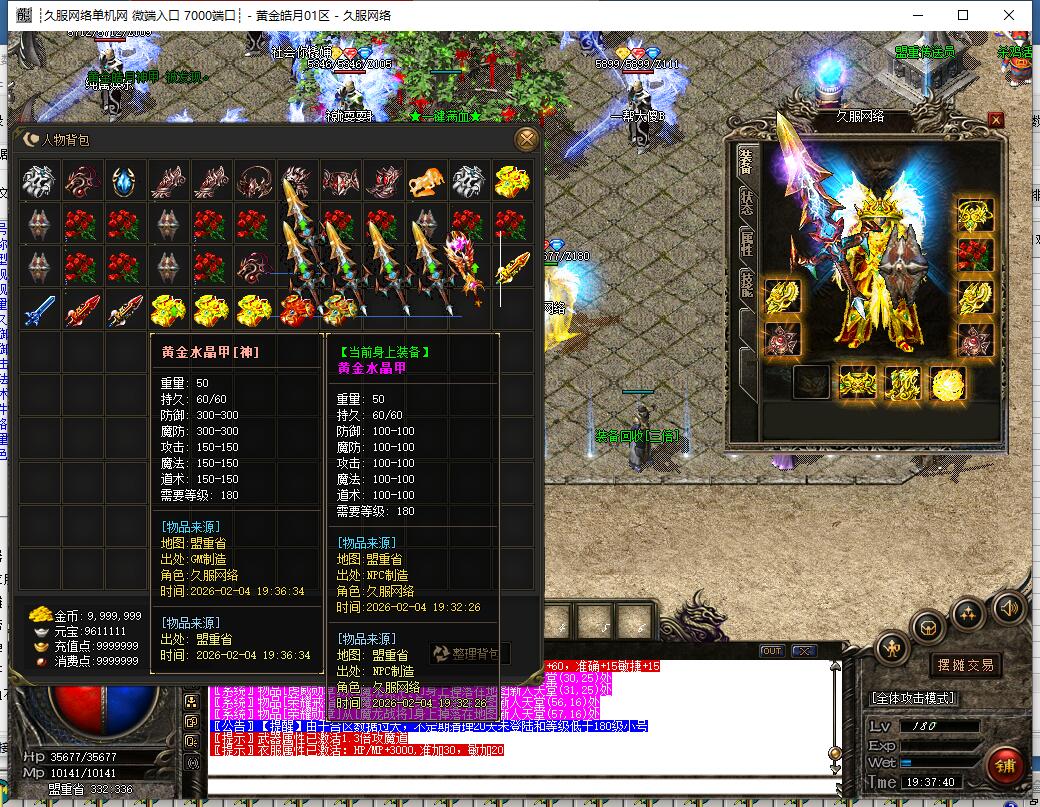Open the round red 铺 shop button

pos(1004,766)
